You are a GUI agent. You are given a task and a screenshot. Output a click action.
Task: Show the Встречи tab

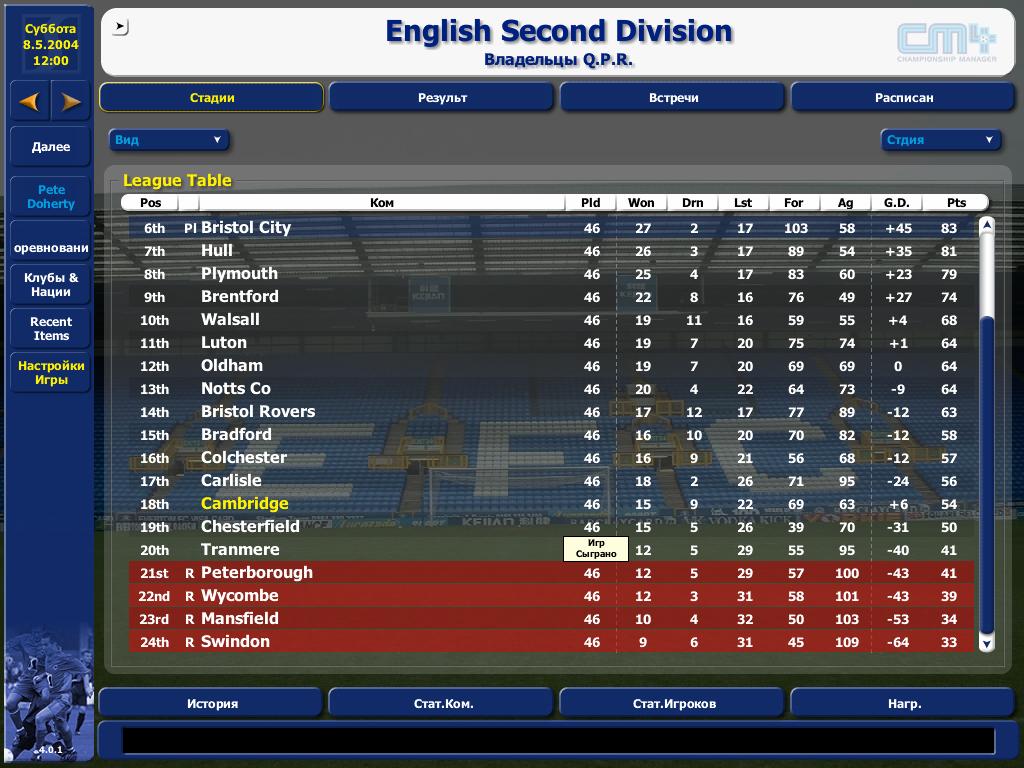[673, 98]
